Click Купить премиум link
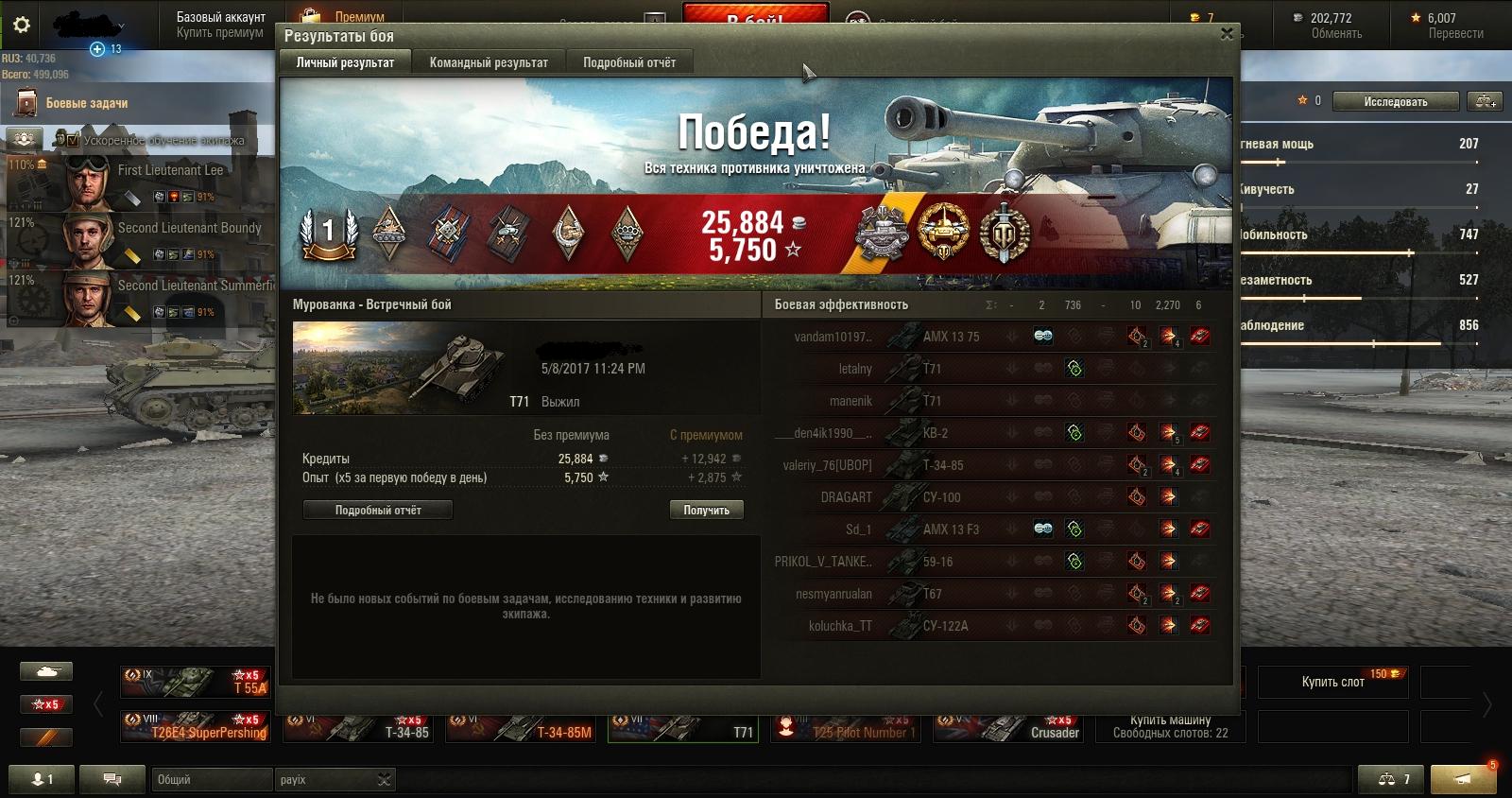Screen dimensions: 1512x798 point(220,33)
